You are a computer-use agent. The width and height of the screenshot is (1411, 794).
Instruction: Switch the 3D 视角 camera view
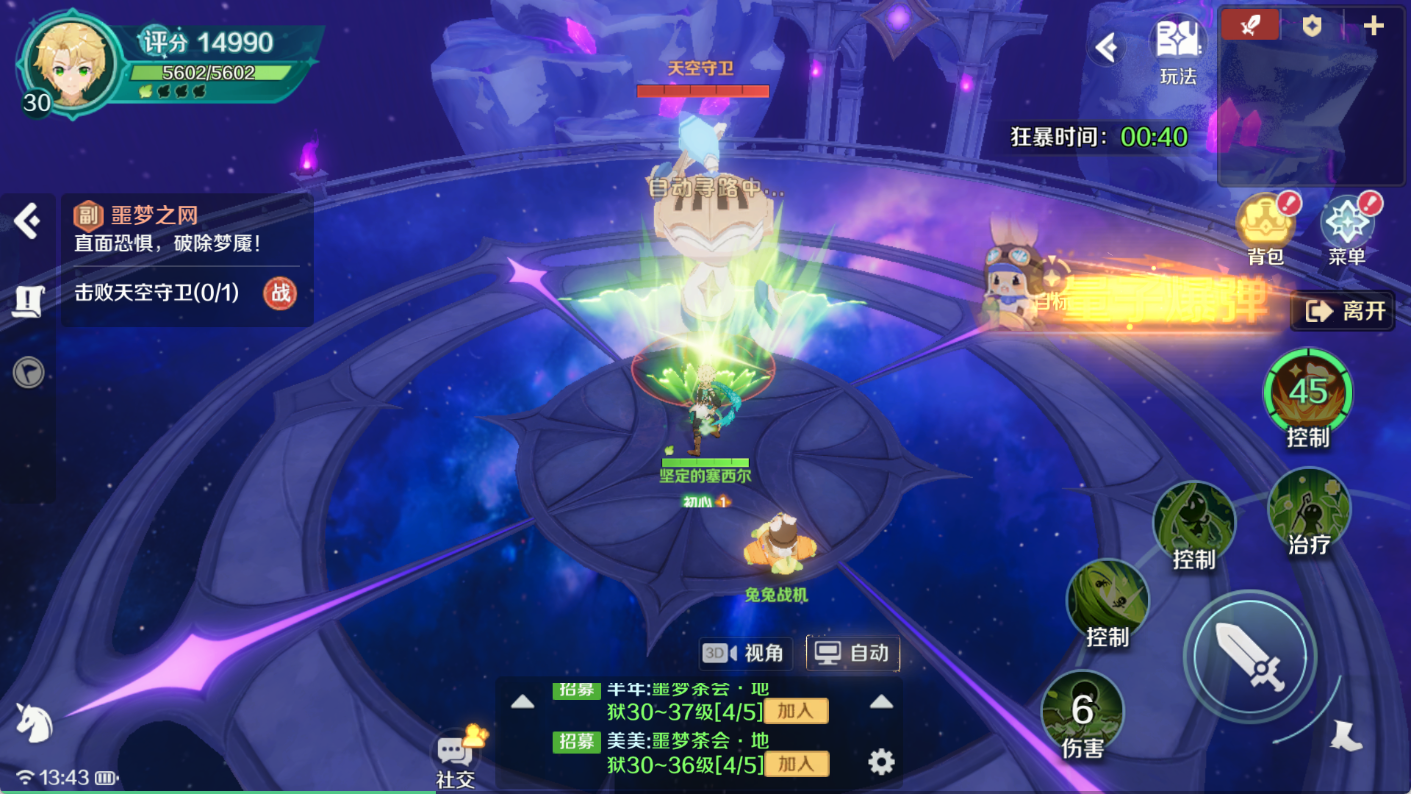746,653
